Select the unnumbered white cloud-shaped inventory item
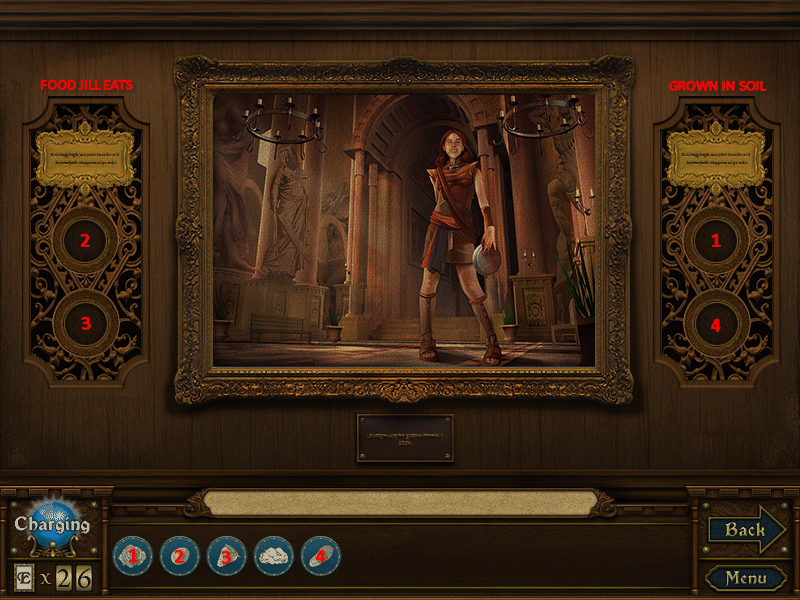800x600 pixels. coord(273,555)
